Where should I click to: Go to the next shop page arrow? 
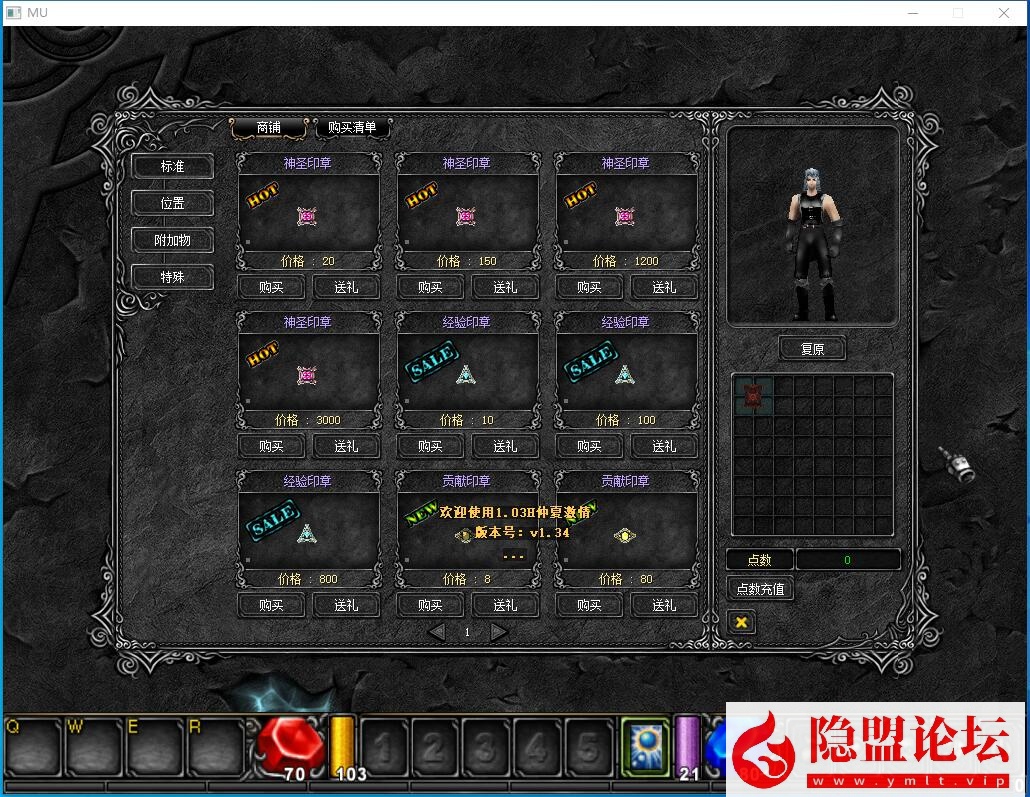(x=498, y=632)
